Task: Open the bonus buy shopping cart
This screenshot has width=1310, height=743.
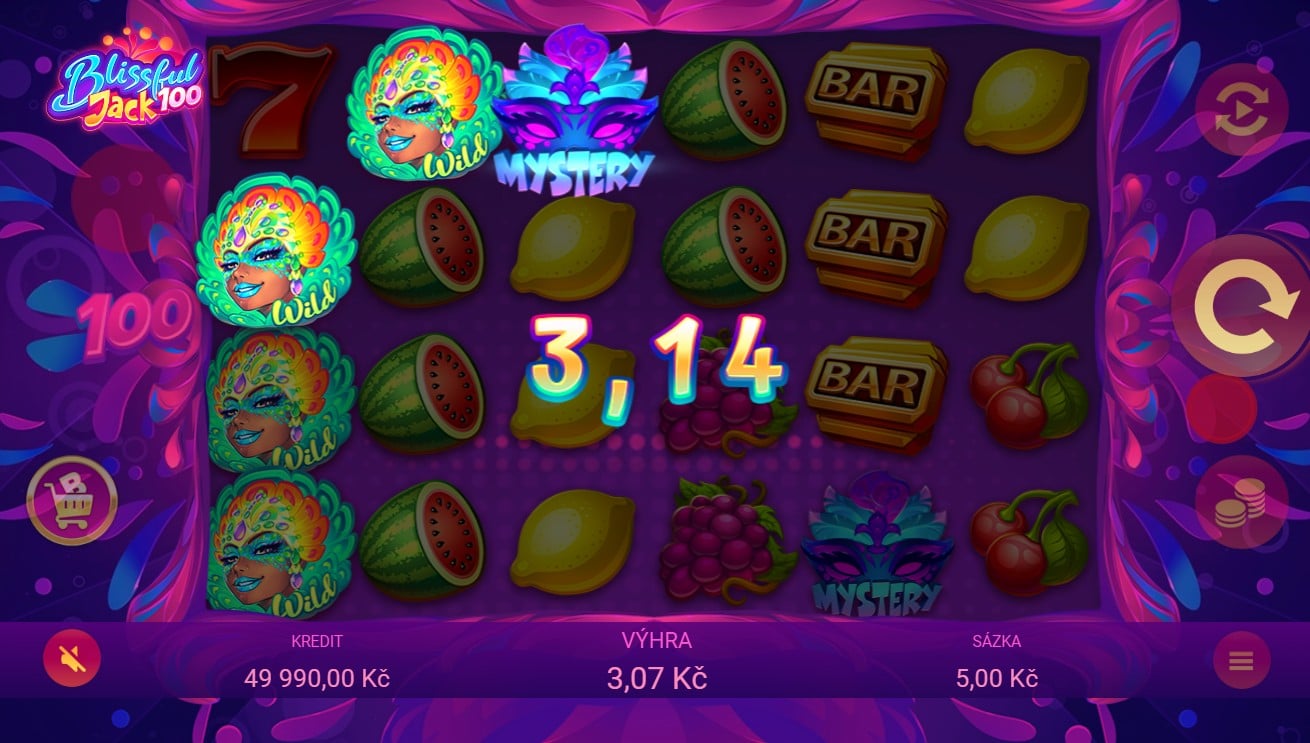Action: [x=72, y=500]
